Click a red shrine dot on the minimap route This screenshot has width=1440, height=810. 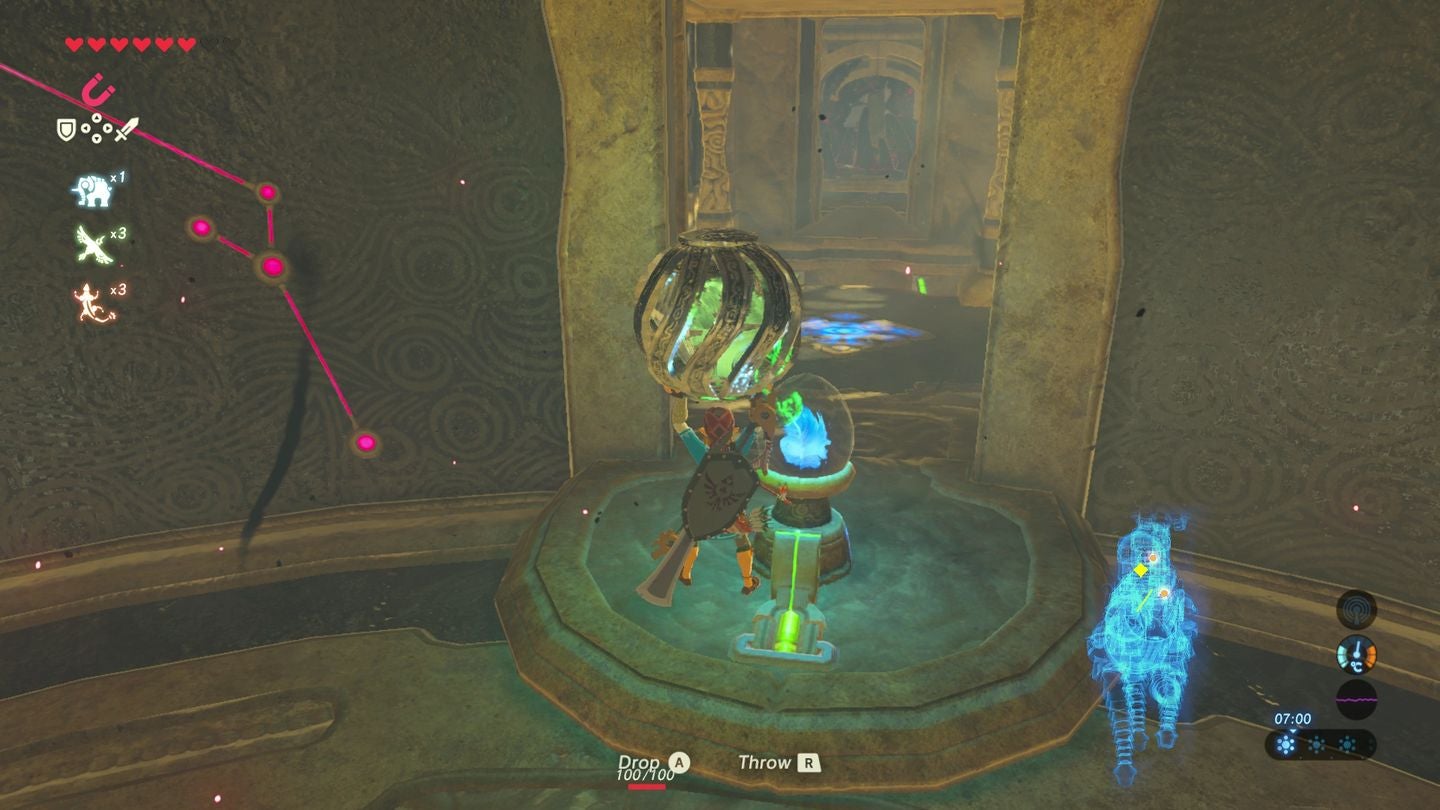[x=272, y=267]
